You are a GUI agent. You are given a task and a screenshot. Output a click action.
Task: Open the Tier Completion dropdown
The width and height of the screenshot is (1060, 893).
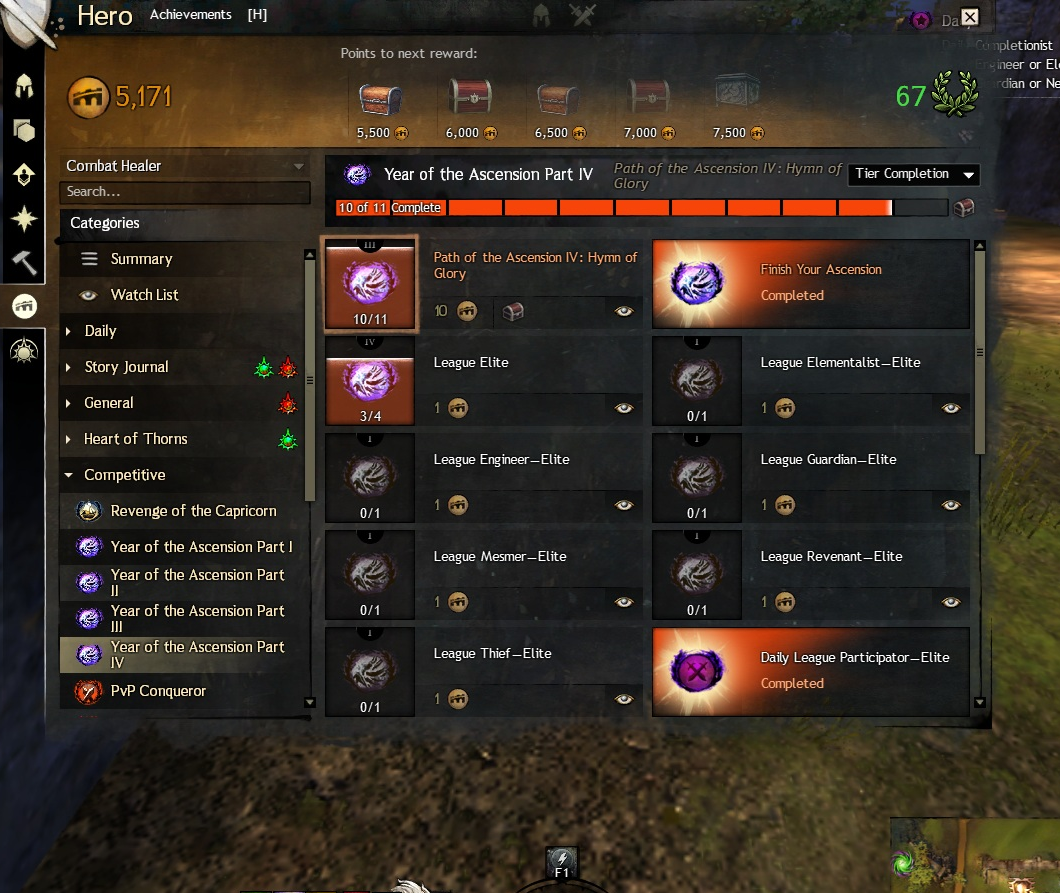[x=914, y=174]
